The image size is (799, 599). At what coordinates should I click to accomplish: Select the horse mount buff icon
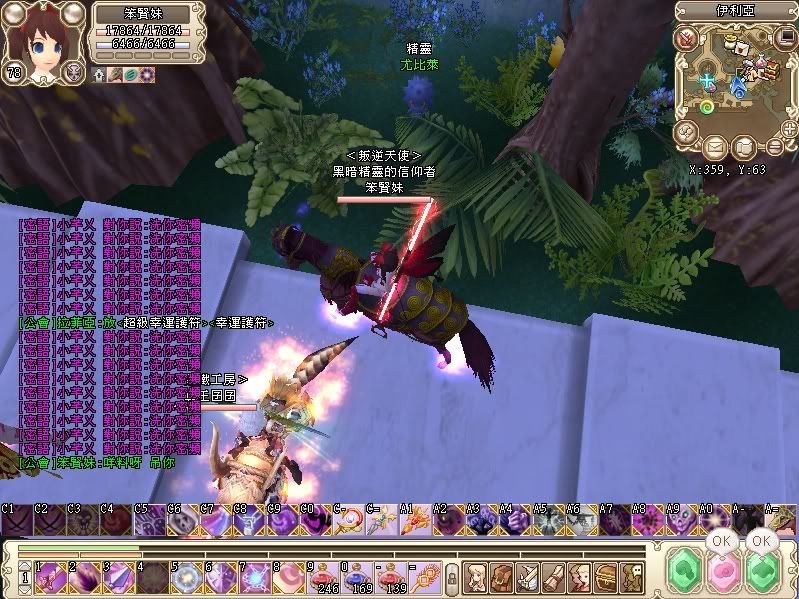click(x=117, y=75)
